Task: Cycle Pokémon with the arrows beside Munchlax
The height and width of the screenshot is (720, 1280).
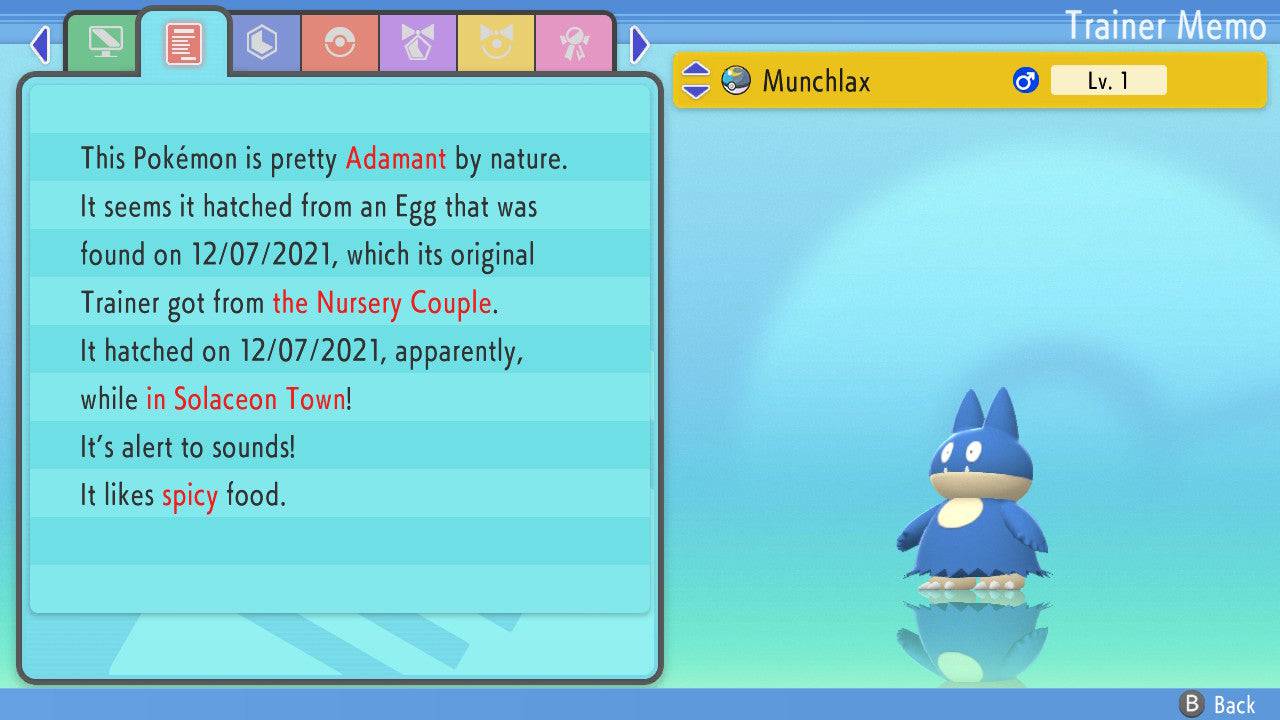Action: (695, 81)
